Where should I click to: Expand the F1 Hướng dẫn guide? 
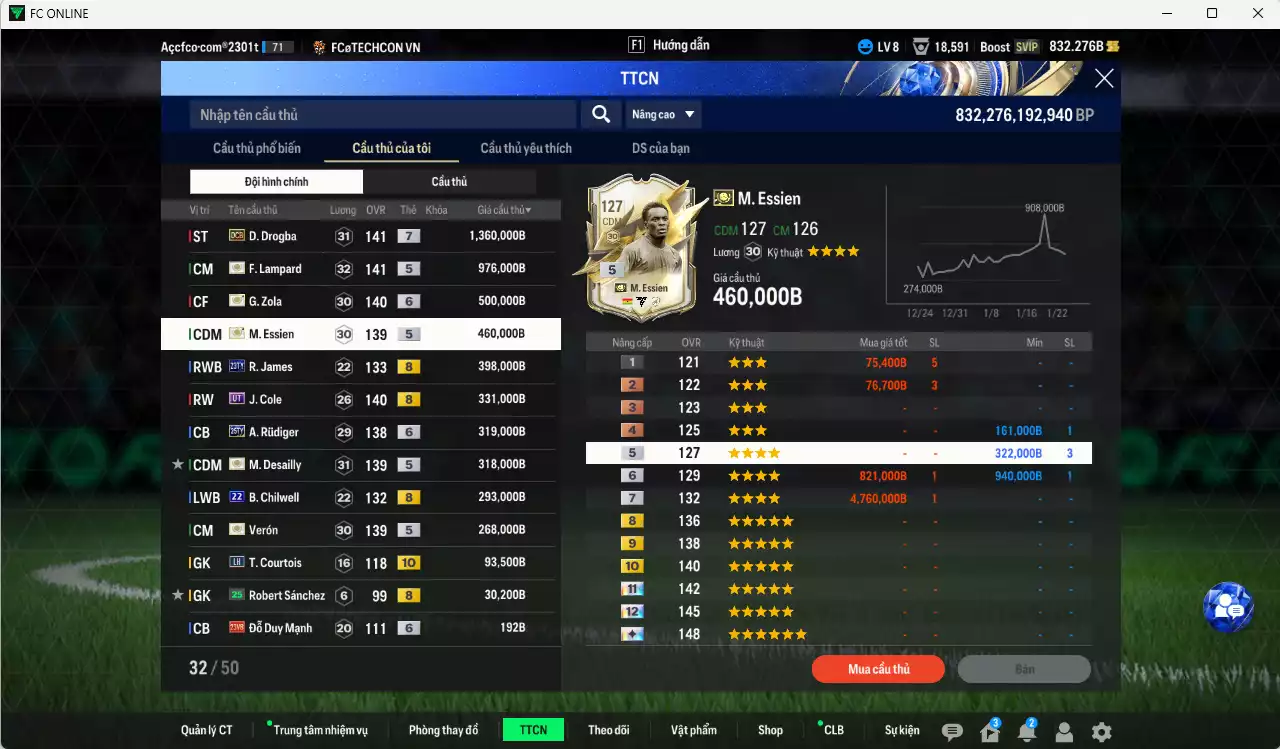670,44
